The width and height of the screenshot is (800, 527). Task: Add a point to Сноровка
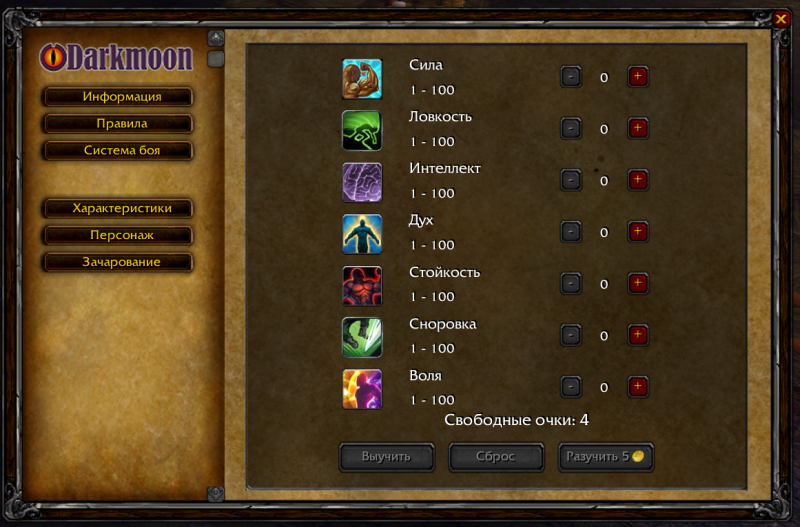[638, 335]
